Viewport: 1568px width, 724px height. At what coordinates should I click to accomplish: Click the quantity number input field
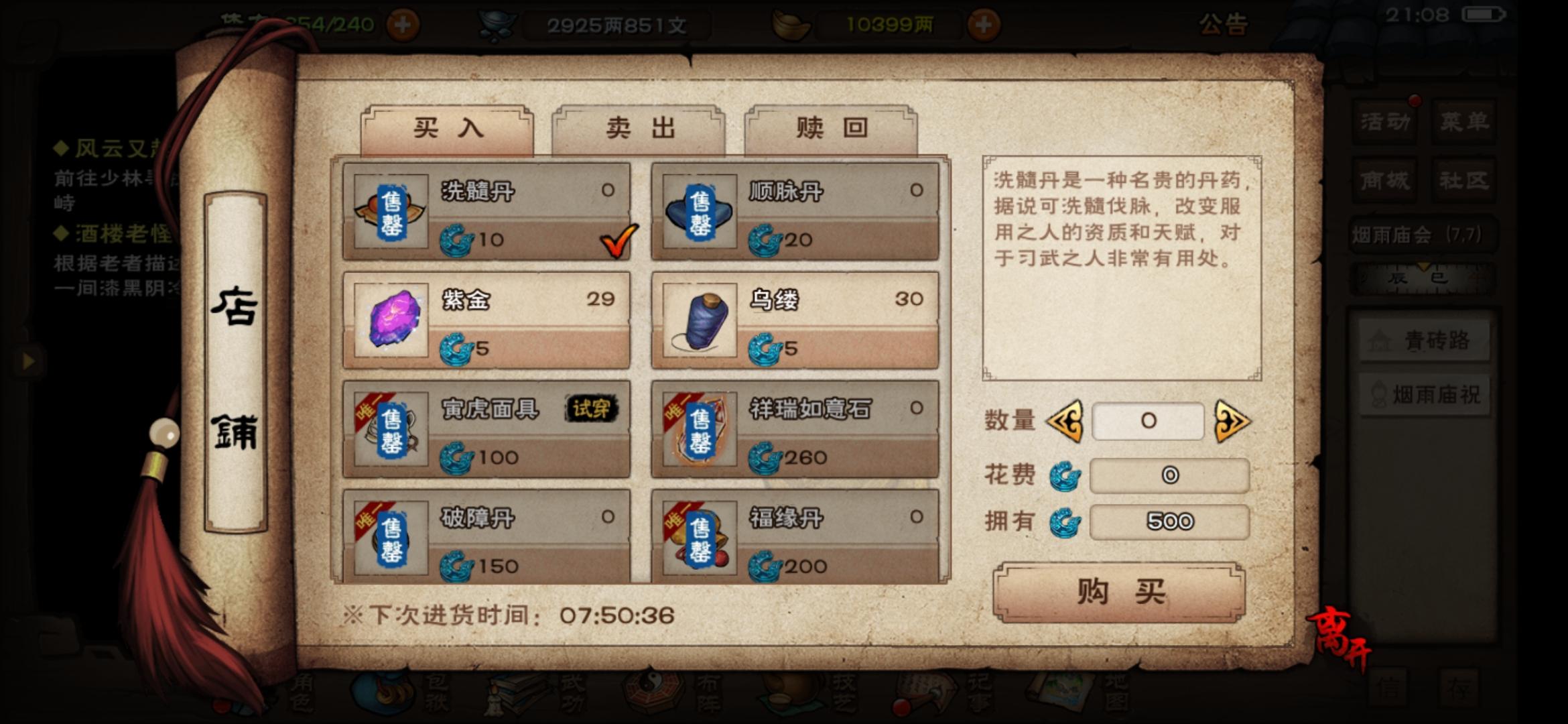point(1147,420)
